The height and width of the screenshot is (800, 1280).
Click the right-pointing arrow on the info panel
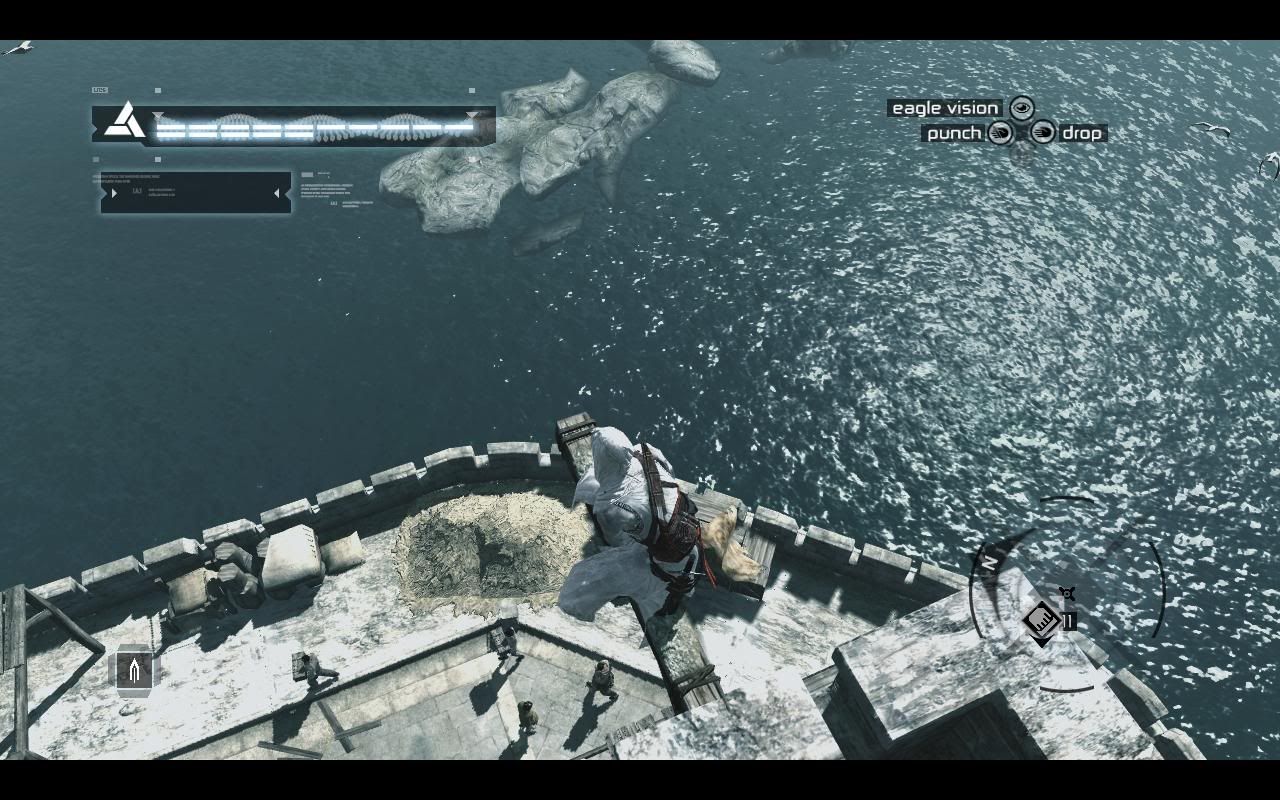coord(114,193)
